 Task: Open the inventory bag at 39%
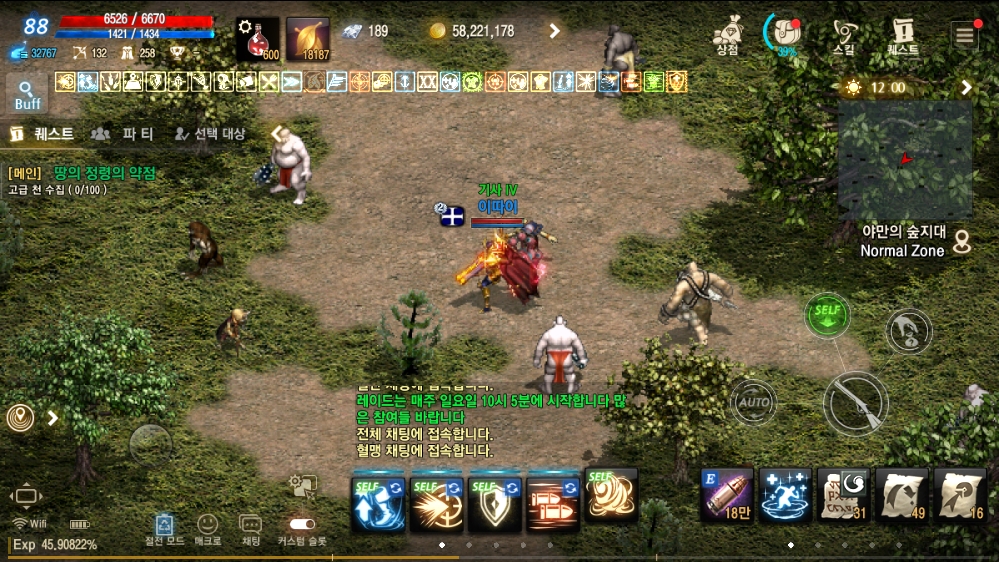point(786,34)
